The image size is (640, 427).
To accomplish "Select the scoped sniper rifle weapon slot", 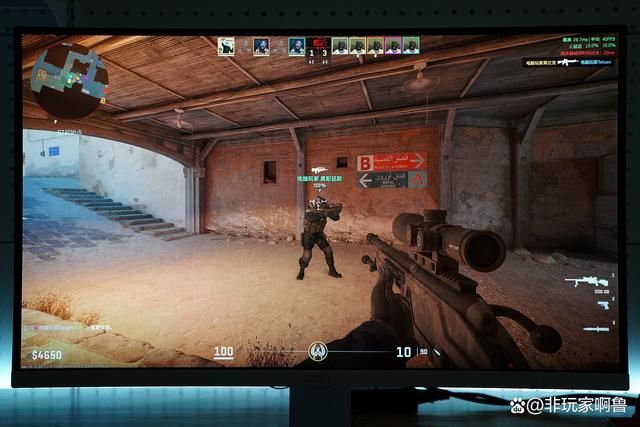I will pyautogui.click(x=586, y=282).
